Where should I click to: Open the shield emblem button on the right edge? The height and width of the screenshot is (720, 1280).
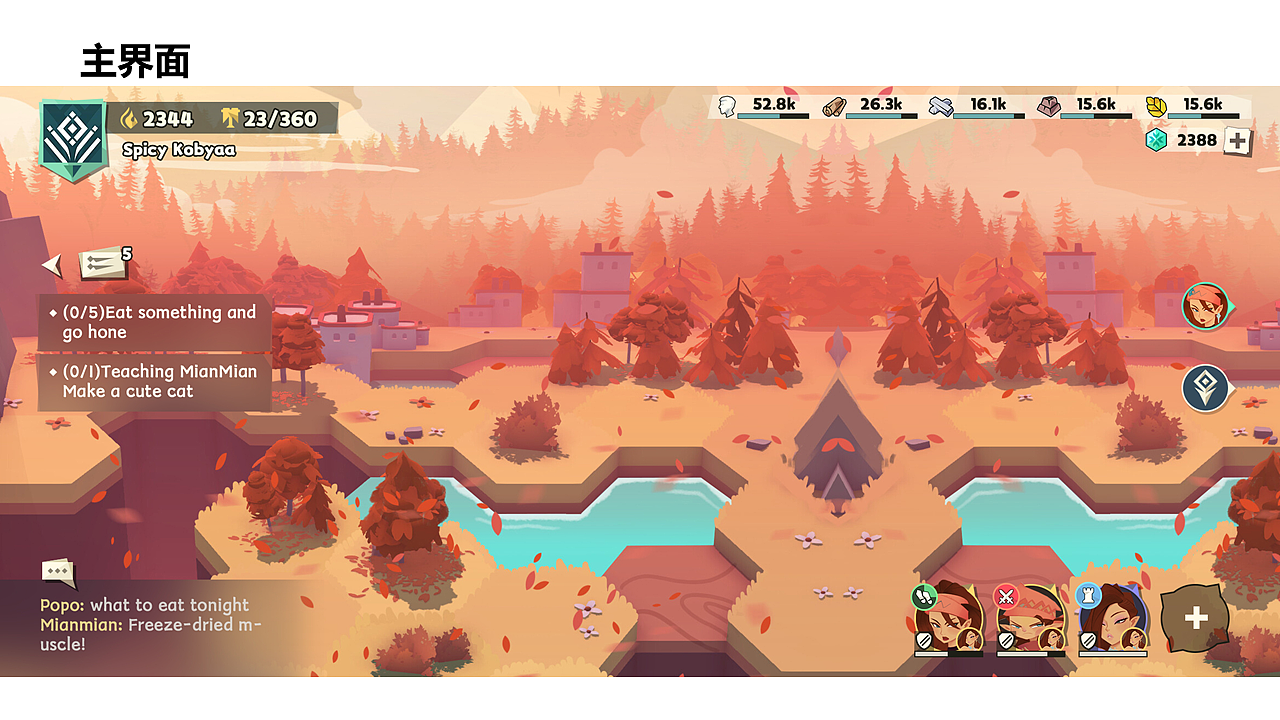tap(1205, 388)
